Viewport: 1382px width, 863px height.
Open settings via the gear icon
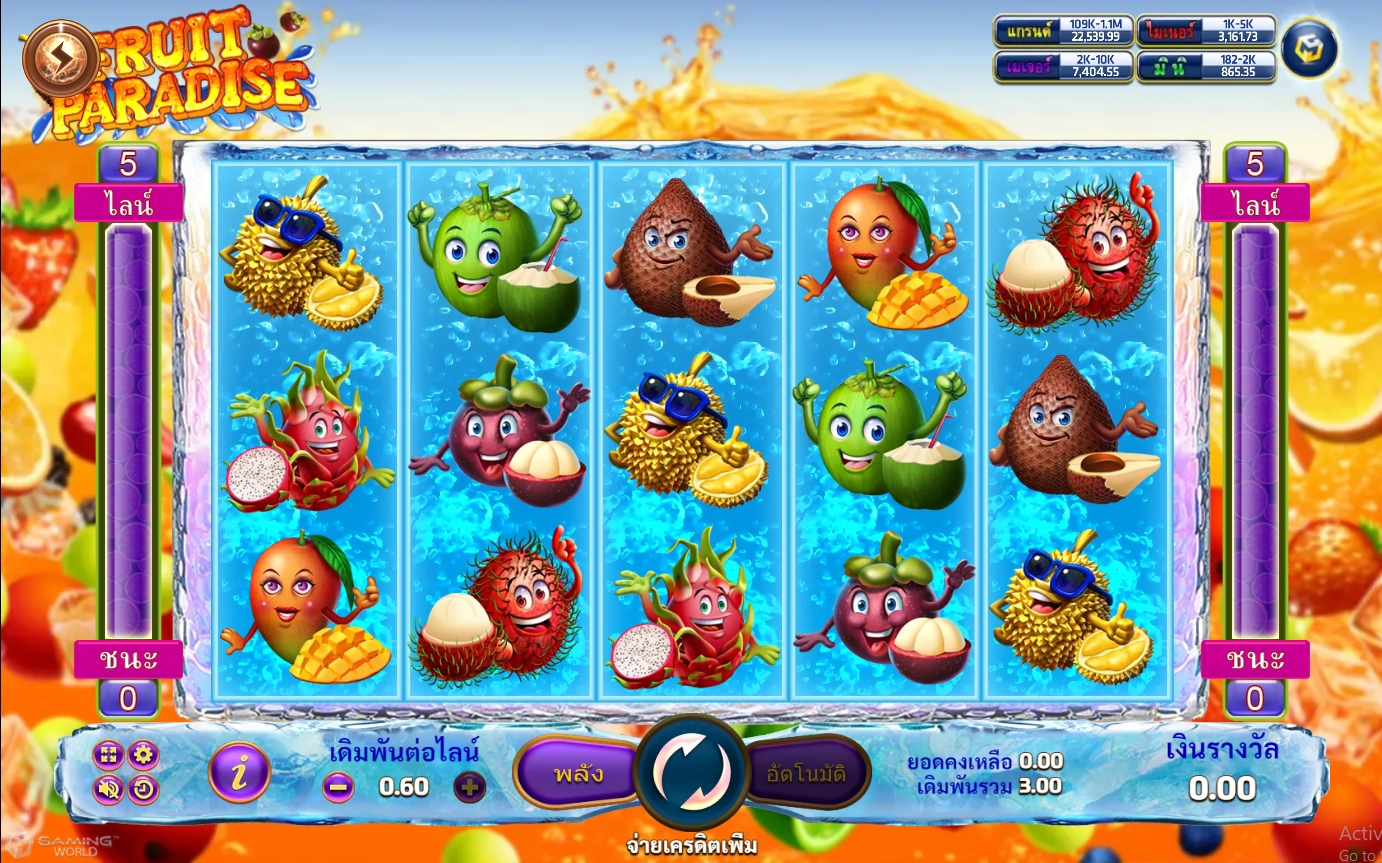(143, 755)
